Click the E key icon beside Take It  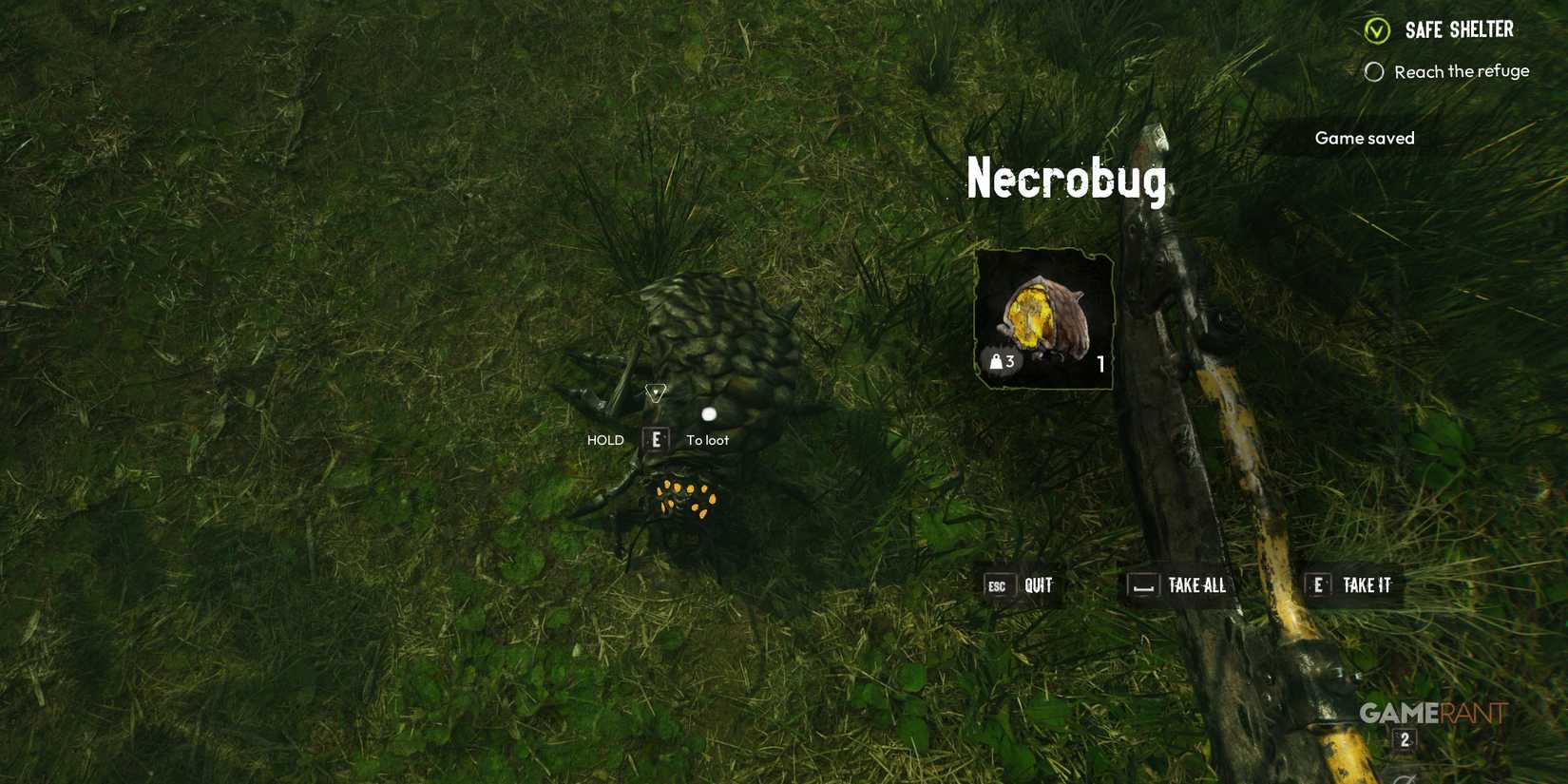coord(1317,585)
